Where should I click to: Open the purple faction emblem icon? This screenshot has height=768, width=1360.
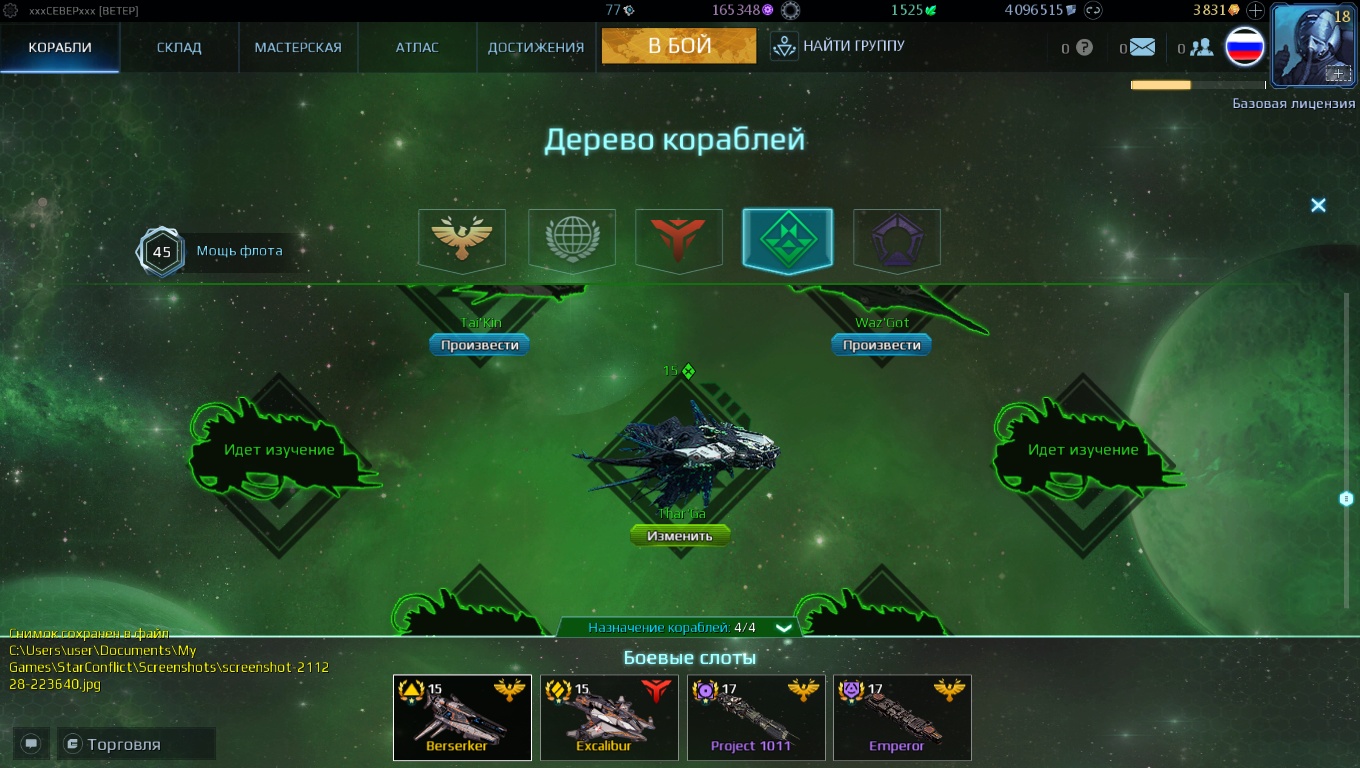(896, 239)
